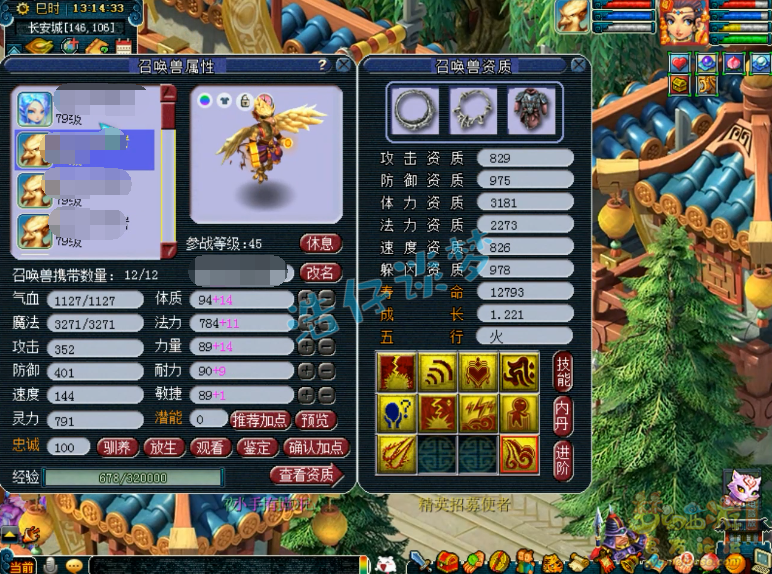Click the 观看 view button
Image resolution: width=772 pixels, height=574 pixels.
(x=209, y=447)
